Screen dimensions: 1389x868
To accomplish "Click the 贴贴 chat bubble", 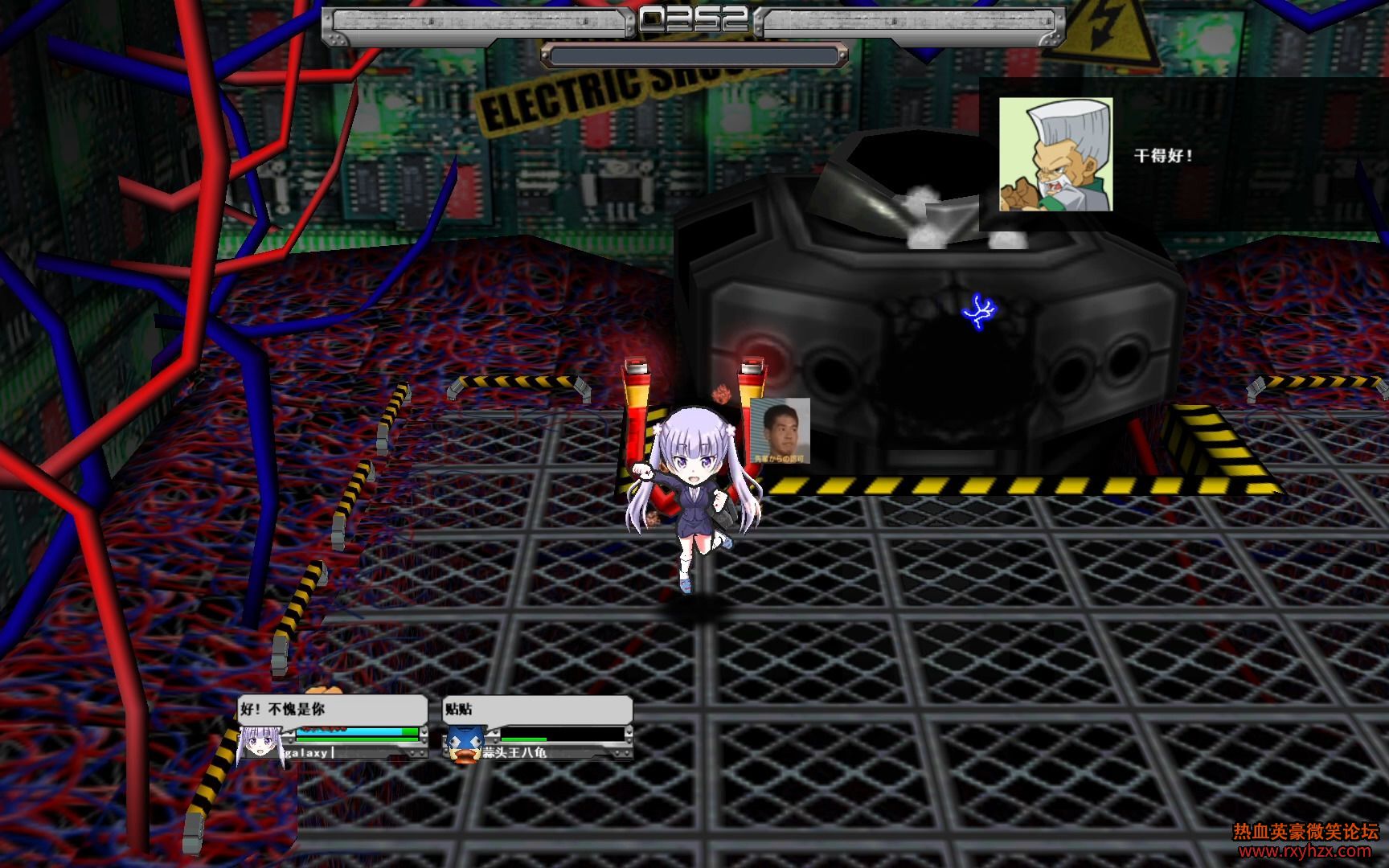I will tap(537, 710).
